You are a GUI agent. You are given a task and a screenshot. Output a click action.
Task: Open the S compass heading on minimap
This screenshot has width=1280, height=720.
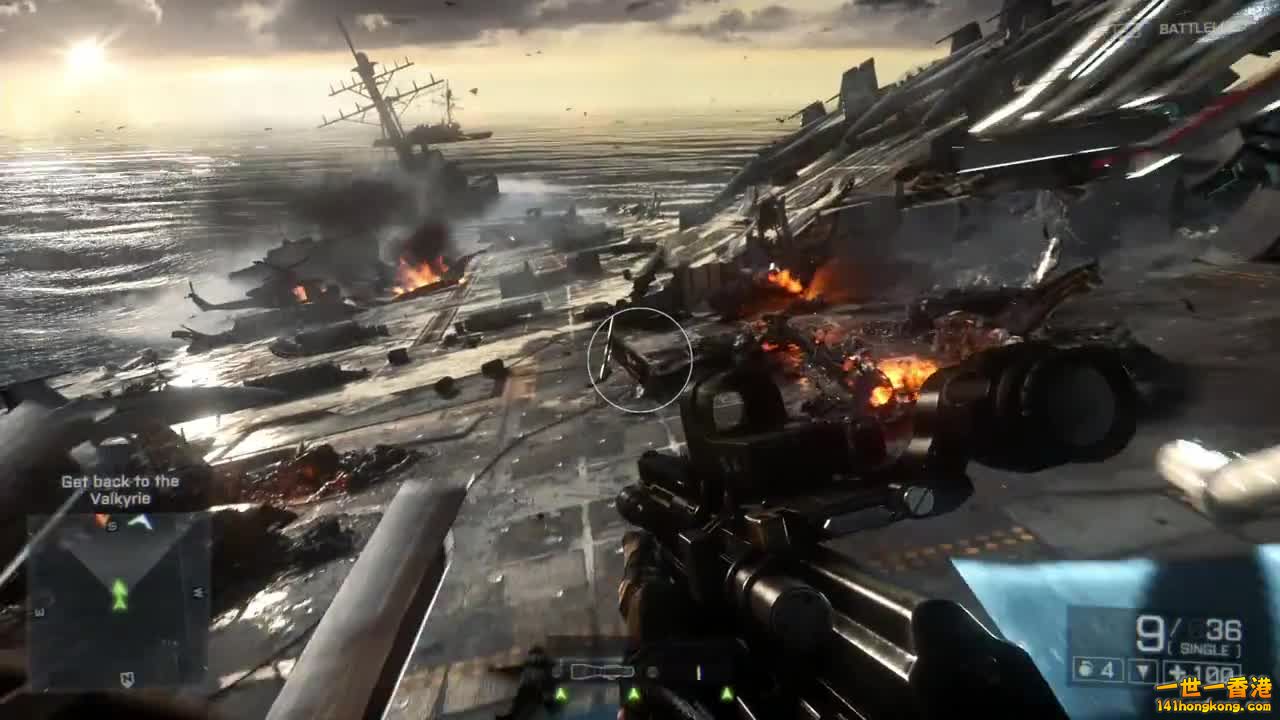112,526
